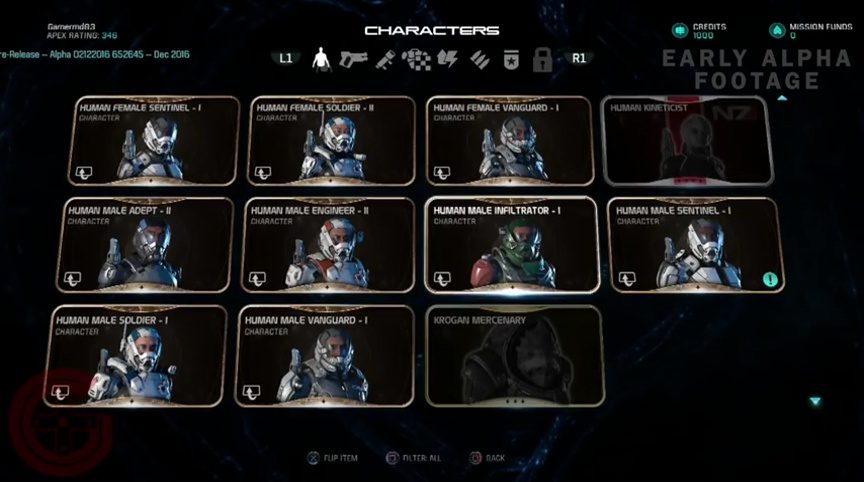Image resolution: width=864 pixels, height=482 pixels.
Task: Select the padlock tab
Action: [x=542, y=59]
